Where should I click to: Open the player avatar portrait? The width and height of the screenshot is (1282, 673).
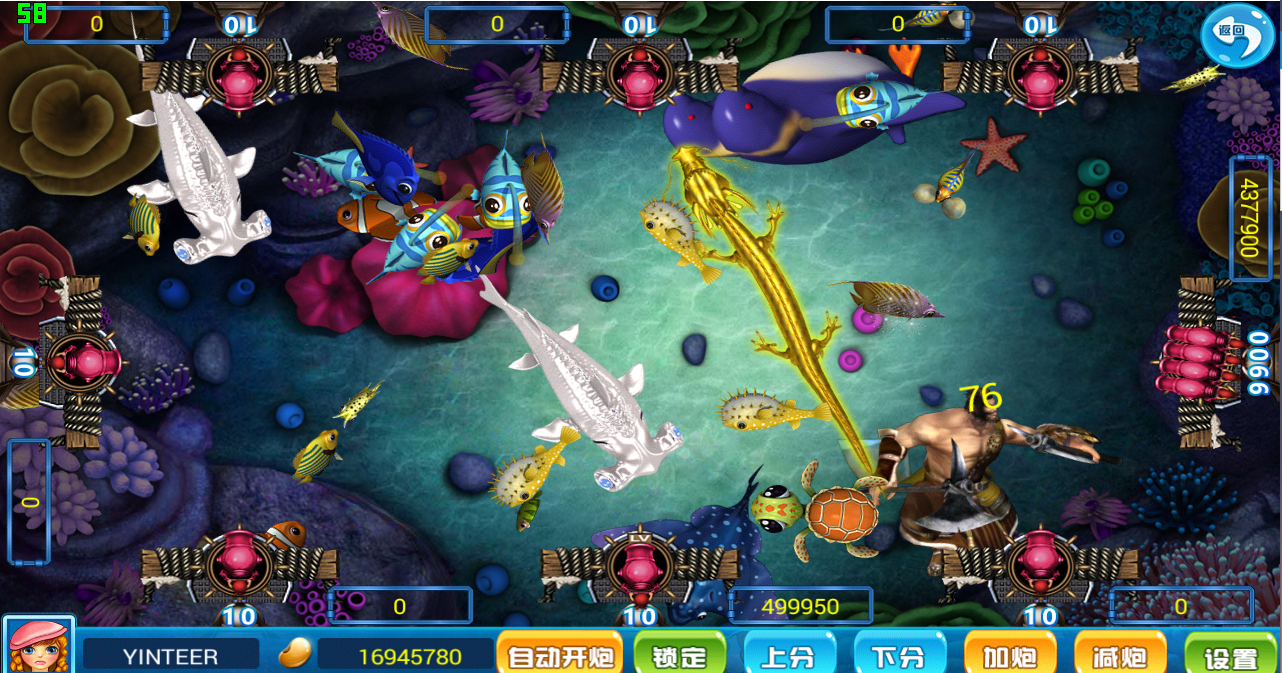[x=38, y=645]
